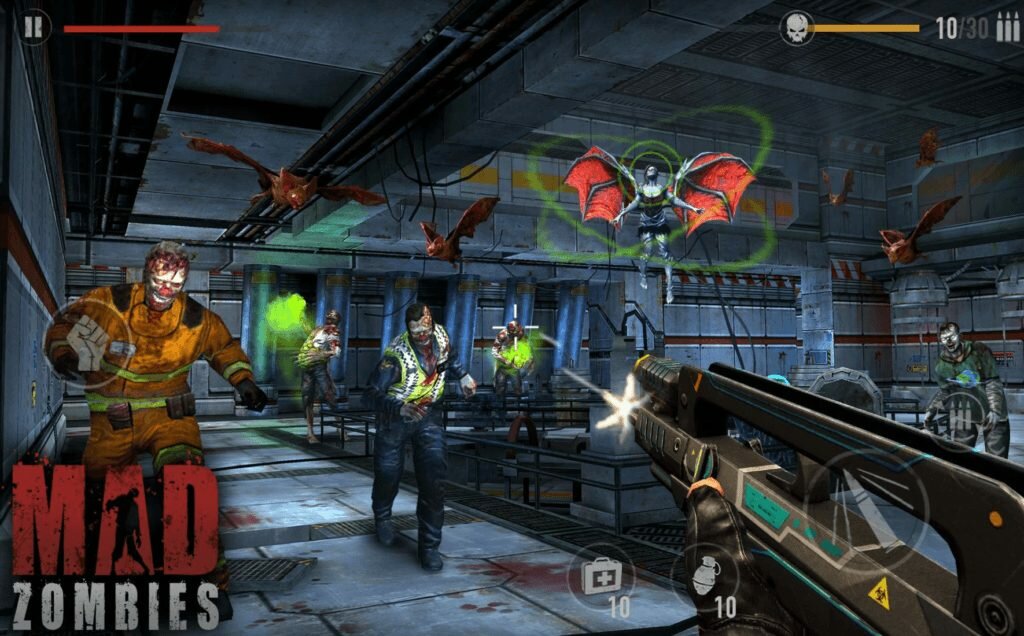1024x636 pixels.
Task: Tap the fist melee attack button
Action: 87,345
